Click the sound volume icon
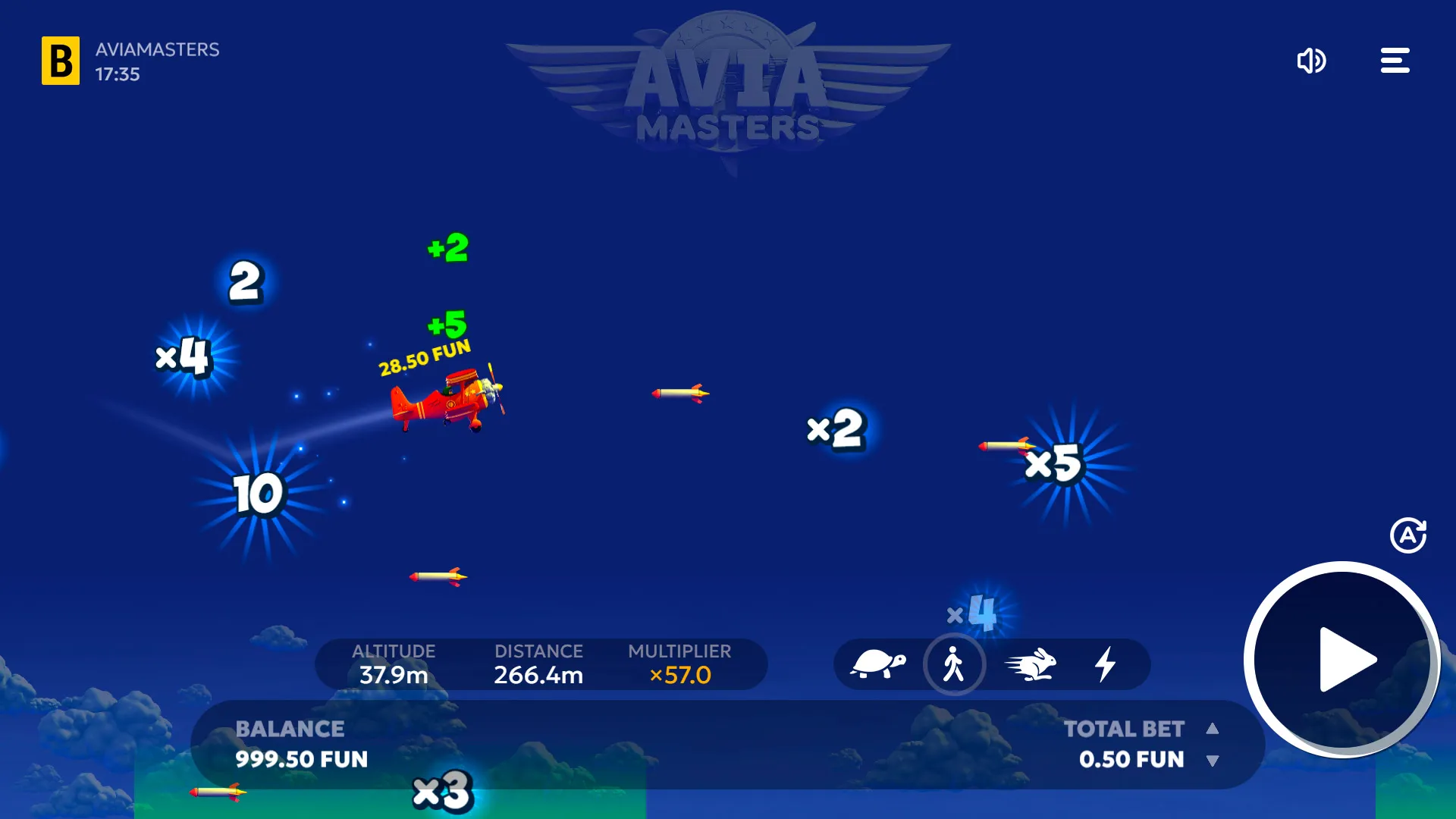The width and height of the screenshot is (1456, 819). (x=1311, y=61)
